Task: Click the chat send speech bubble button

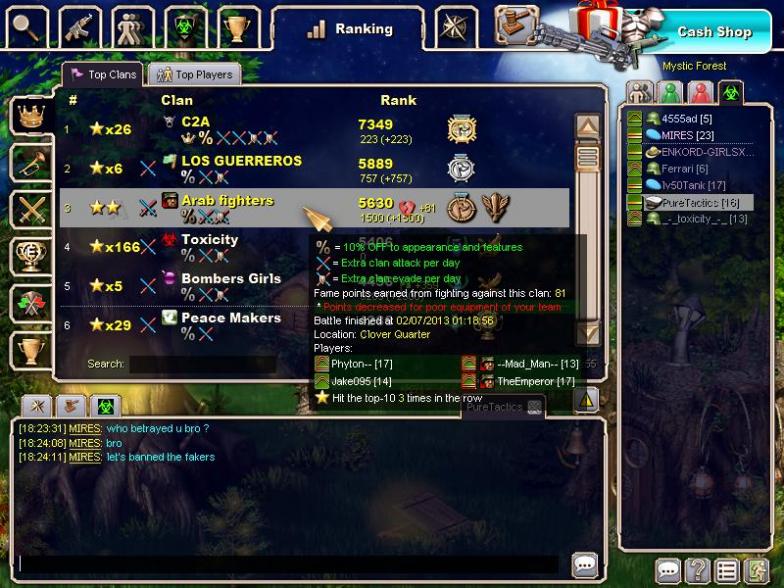Action: pyautogui.click(x=585, y=563)
